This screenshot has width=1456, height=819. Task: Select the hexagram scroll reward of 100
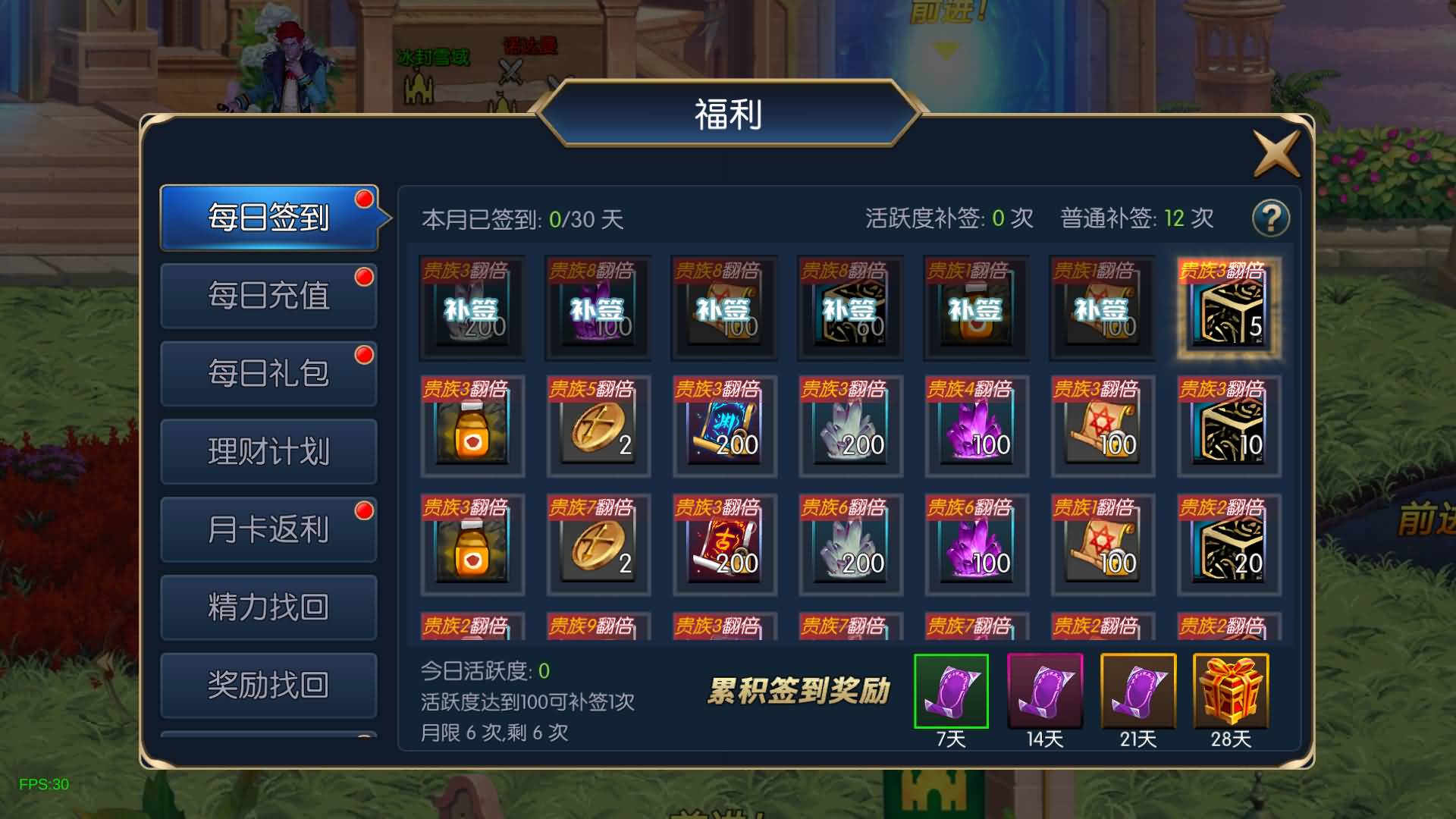(x=1102, y=428)
